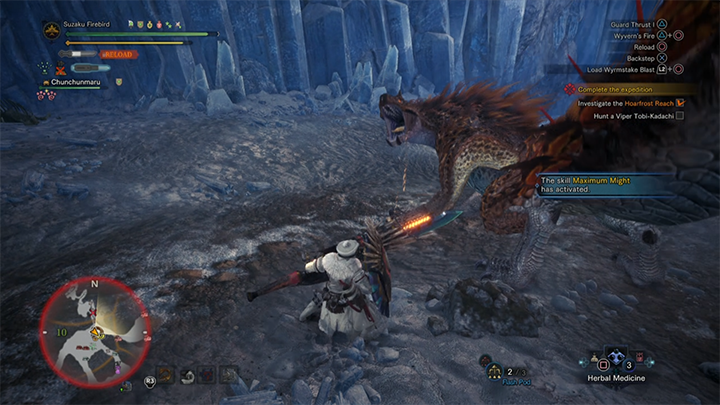Toggle the Hunt a Viper Tobi-Kadachi checkbox
Screen dimensions: 720x405
point(680,116)
